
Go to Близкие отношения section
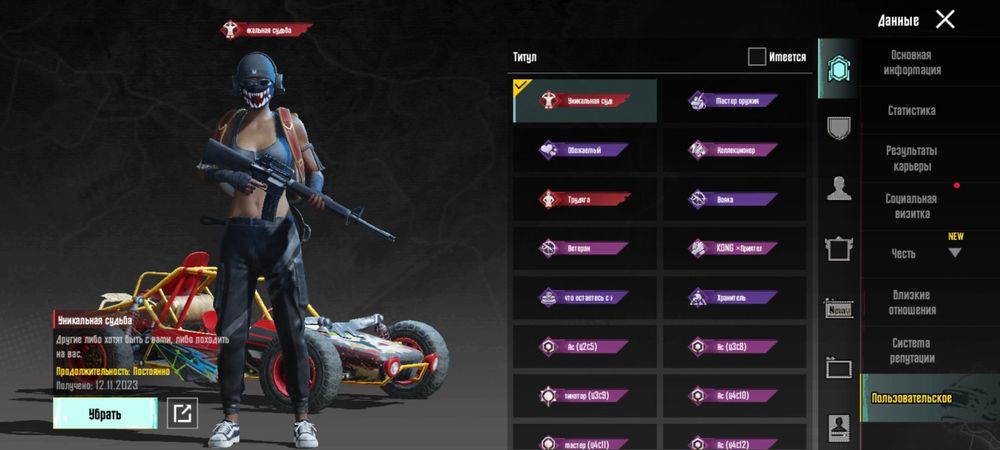point(910,302)
